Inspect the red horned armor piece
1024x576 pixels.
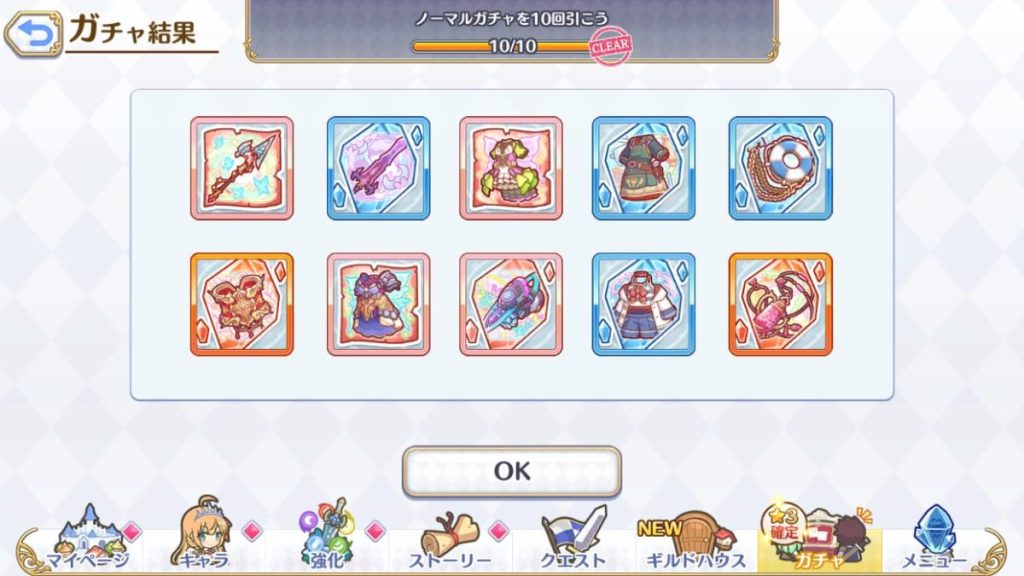[242, 304]
